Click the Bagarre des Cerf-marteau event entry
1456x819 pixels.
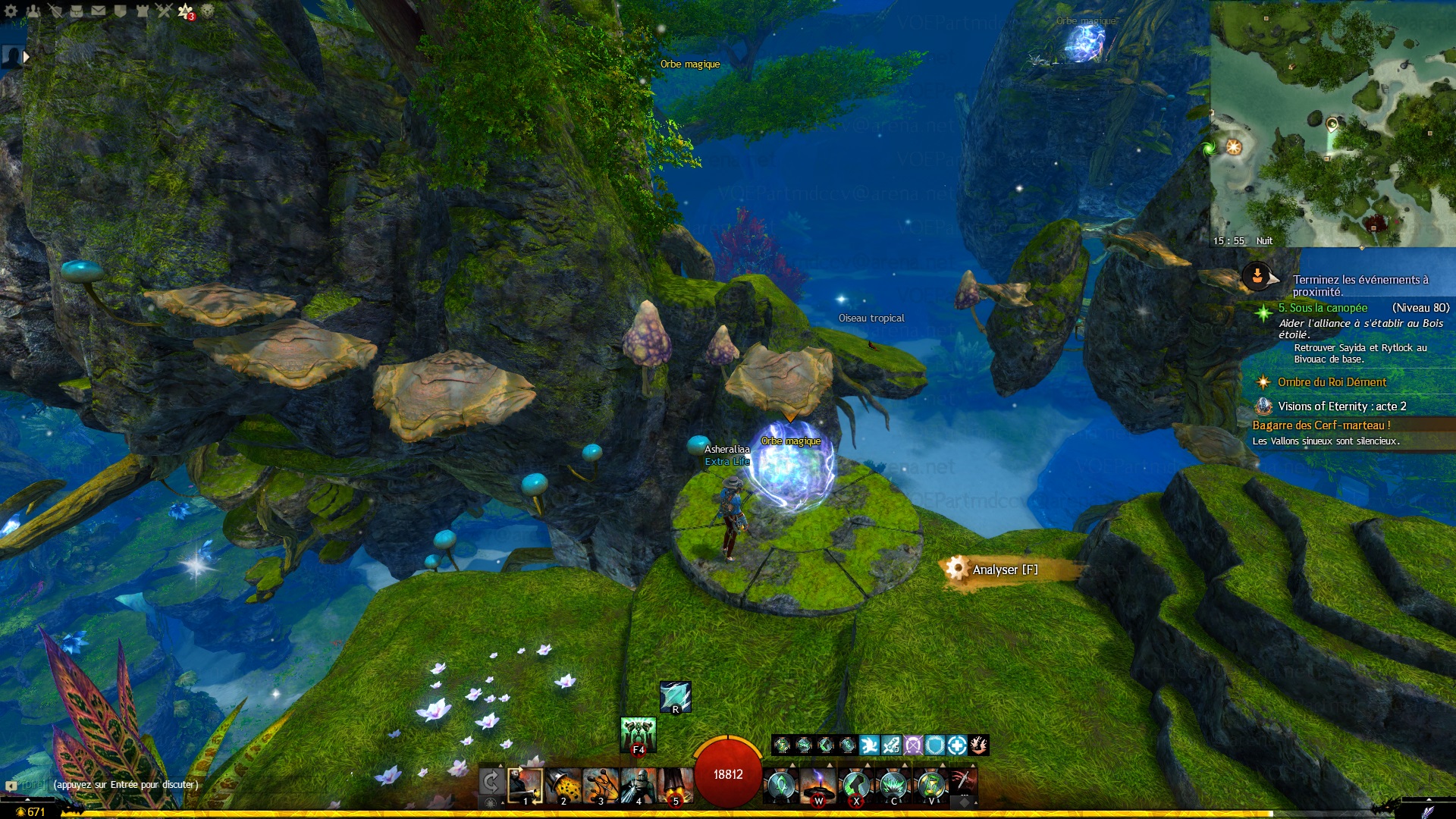(1321, 425)
